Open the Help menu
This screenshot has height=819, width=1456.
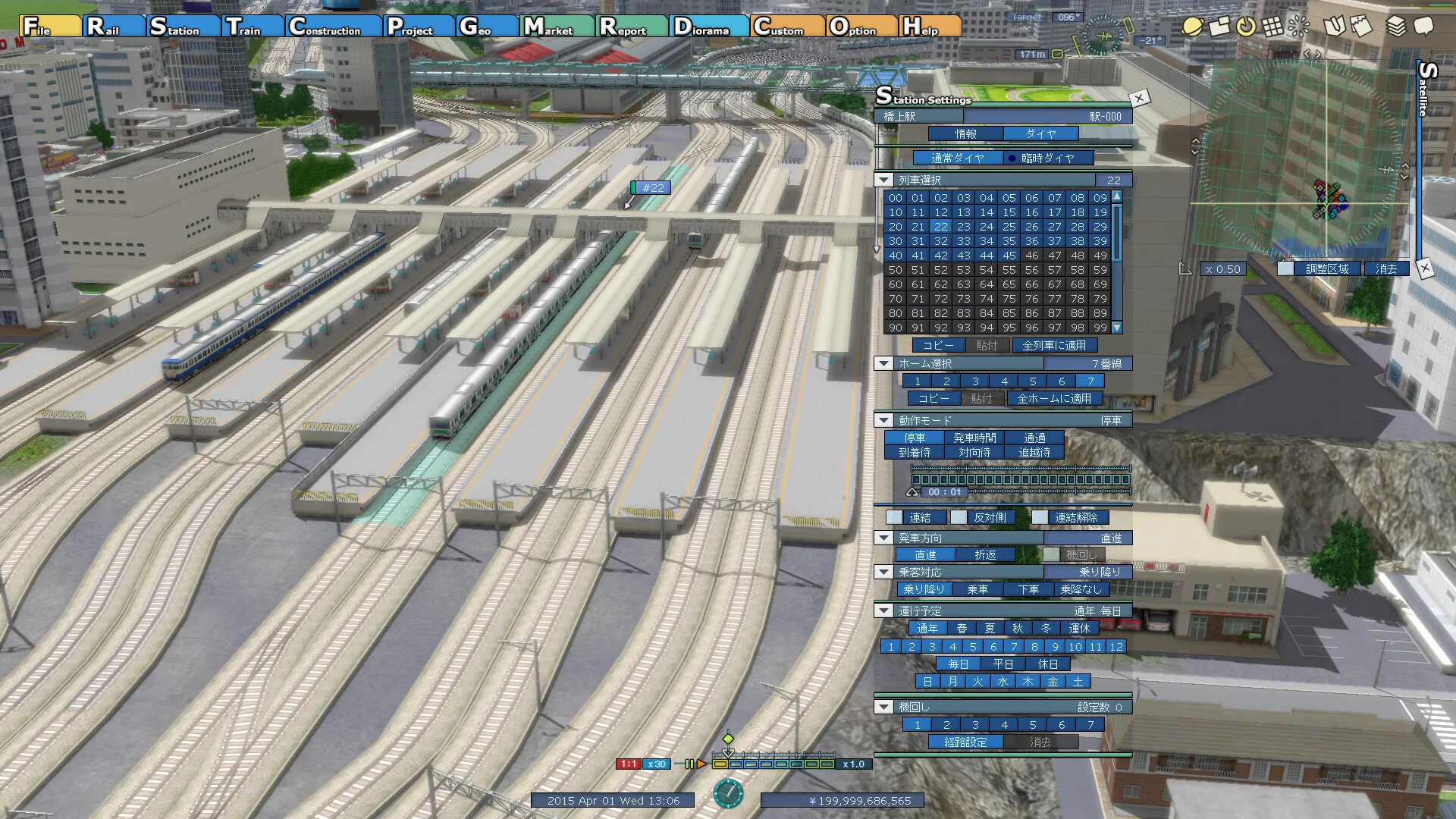coord(929,27)
